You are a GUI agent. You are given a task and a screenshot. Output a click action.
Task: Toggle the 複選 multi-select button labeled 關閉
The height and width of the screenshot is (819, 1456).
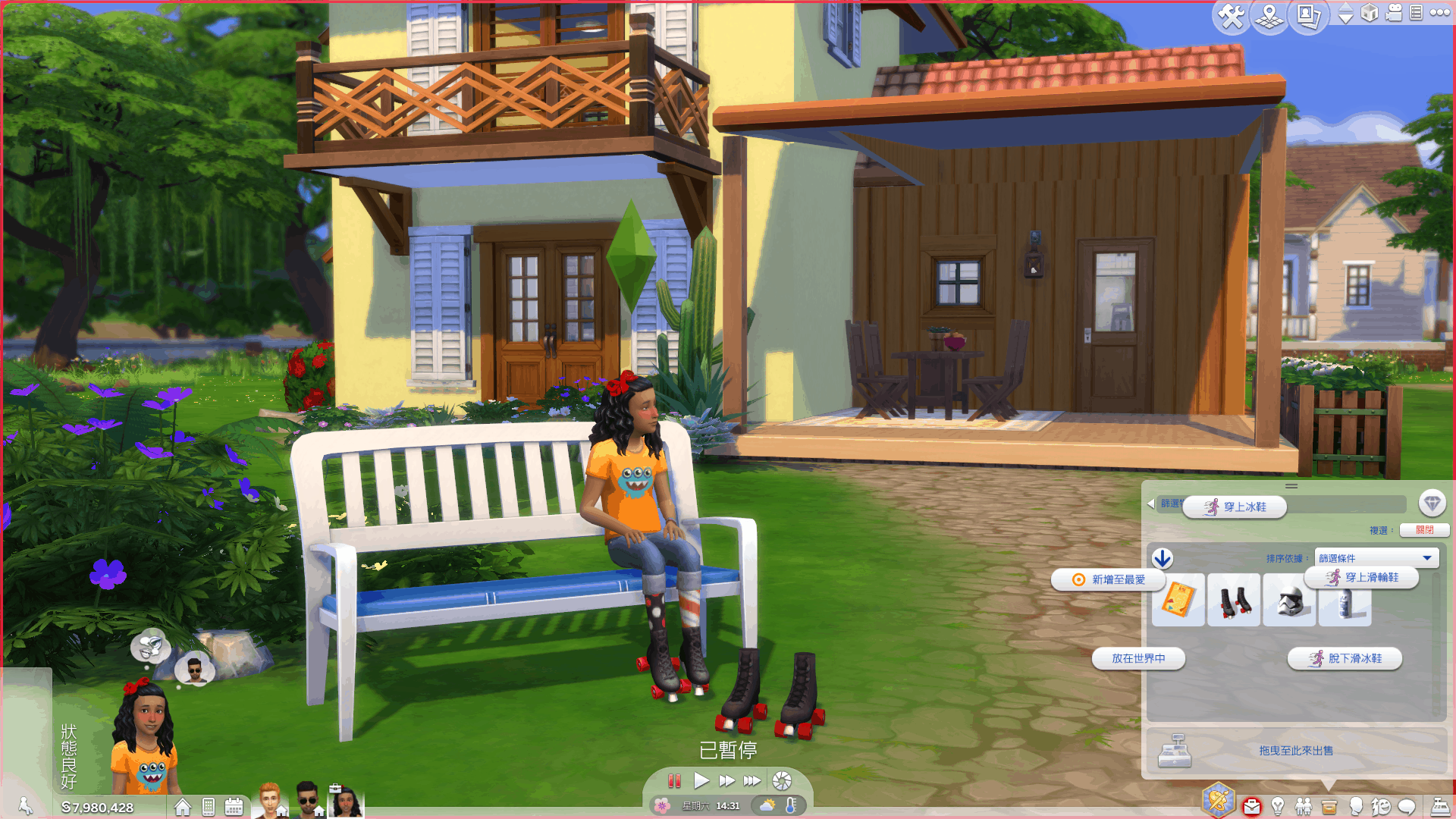[1424, 530]
